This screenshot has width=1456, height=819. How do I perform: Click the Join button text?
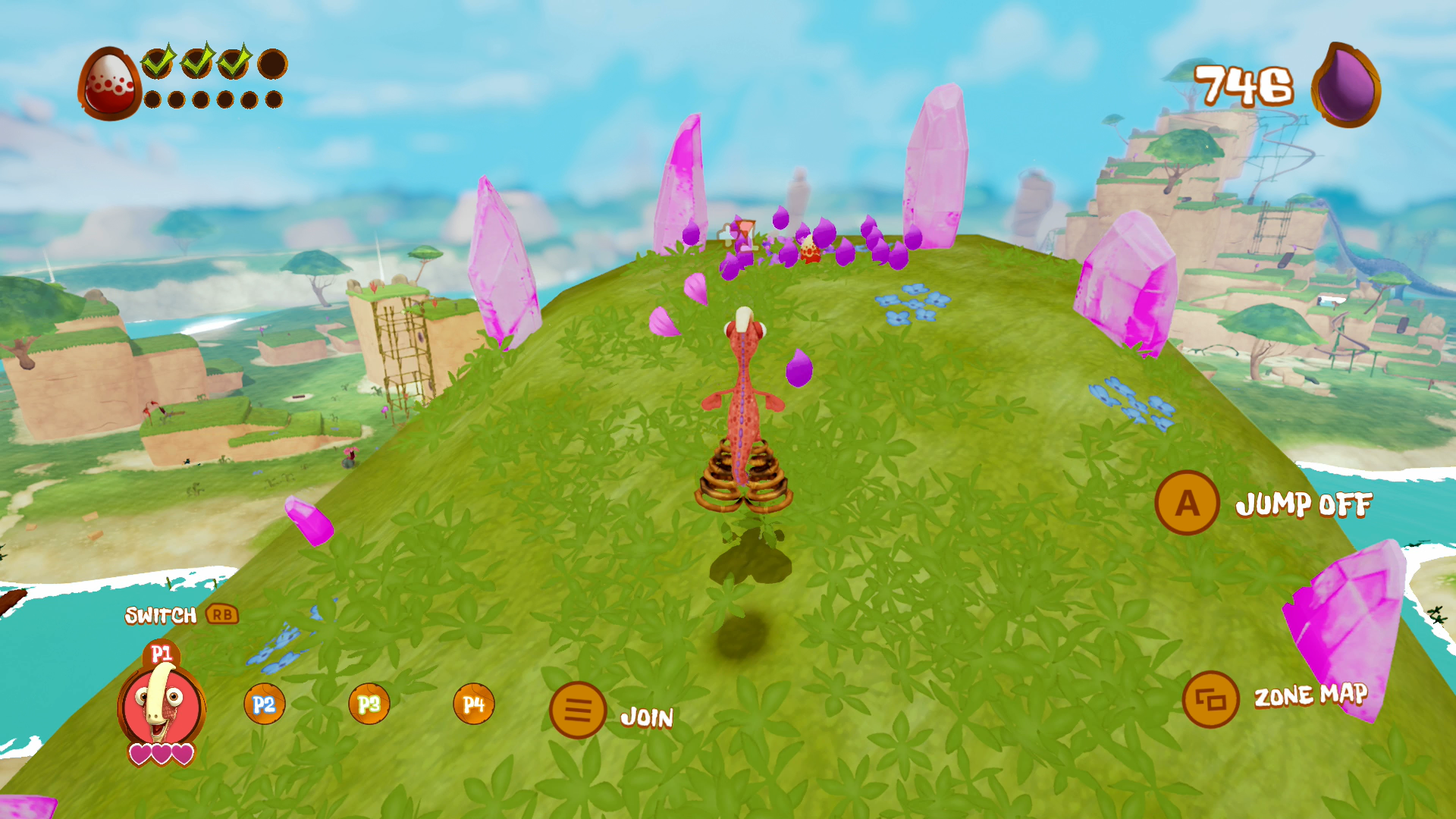647,714
